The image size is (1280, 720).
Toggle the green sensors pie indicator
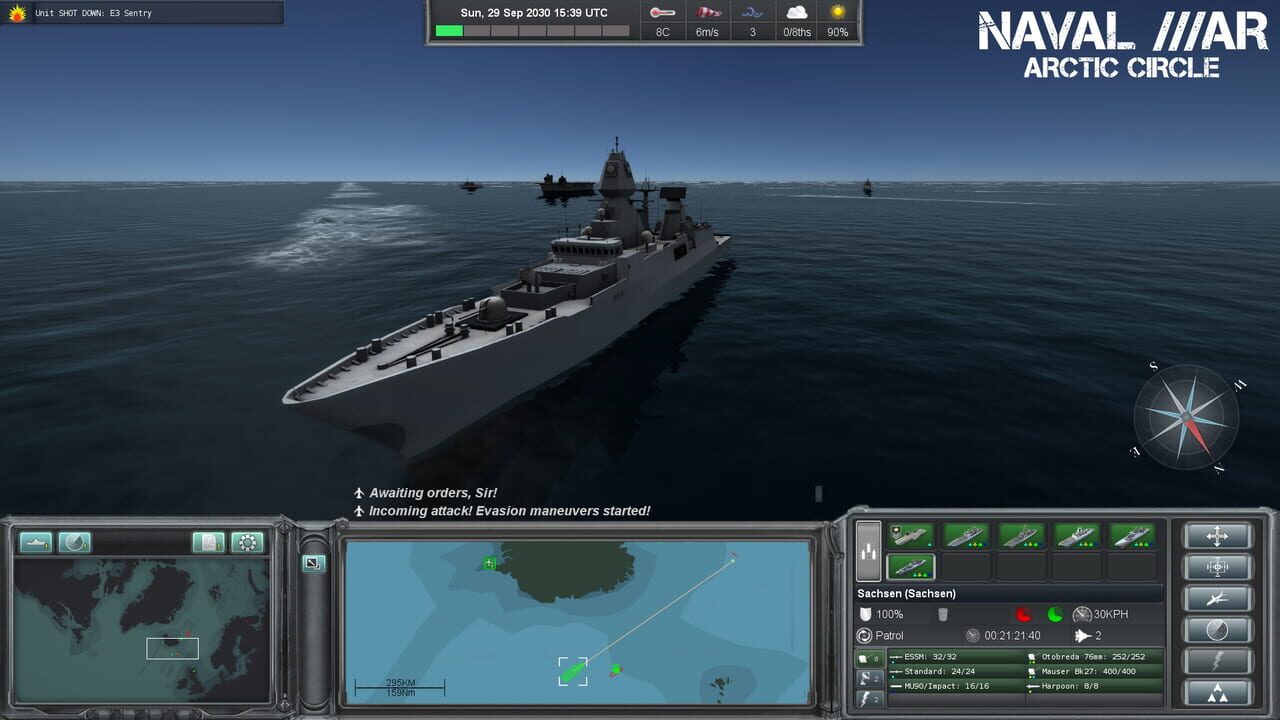[1056, 616]
